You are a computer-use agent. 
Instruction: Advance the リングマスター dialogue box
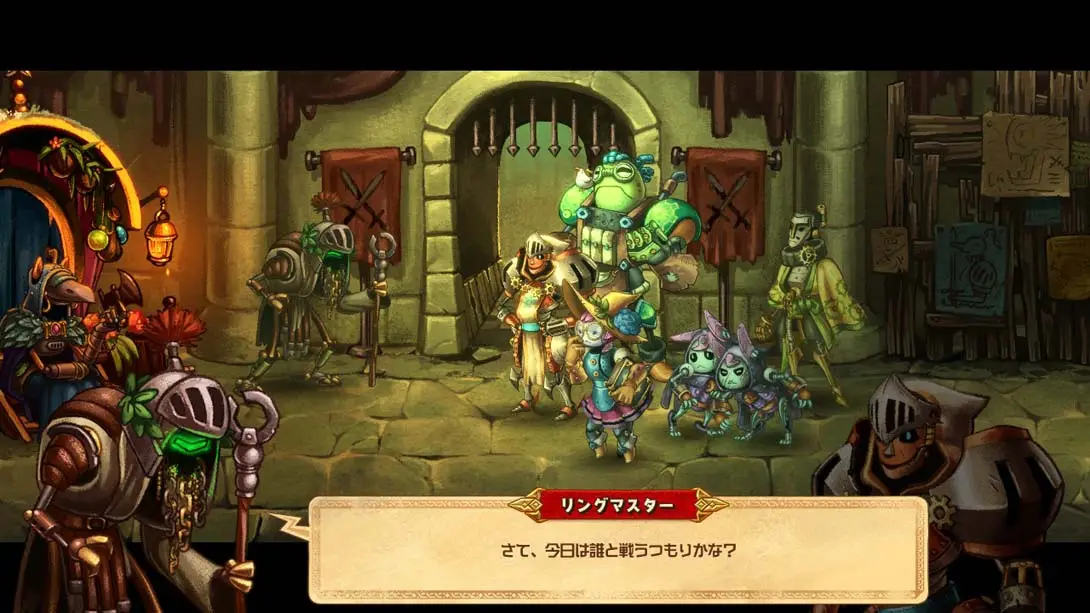pos(617,550)
